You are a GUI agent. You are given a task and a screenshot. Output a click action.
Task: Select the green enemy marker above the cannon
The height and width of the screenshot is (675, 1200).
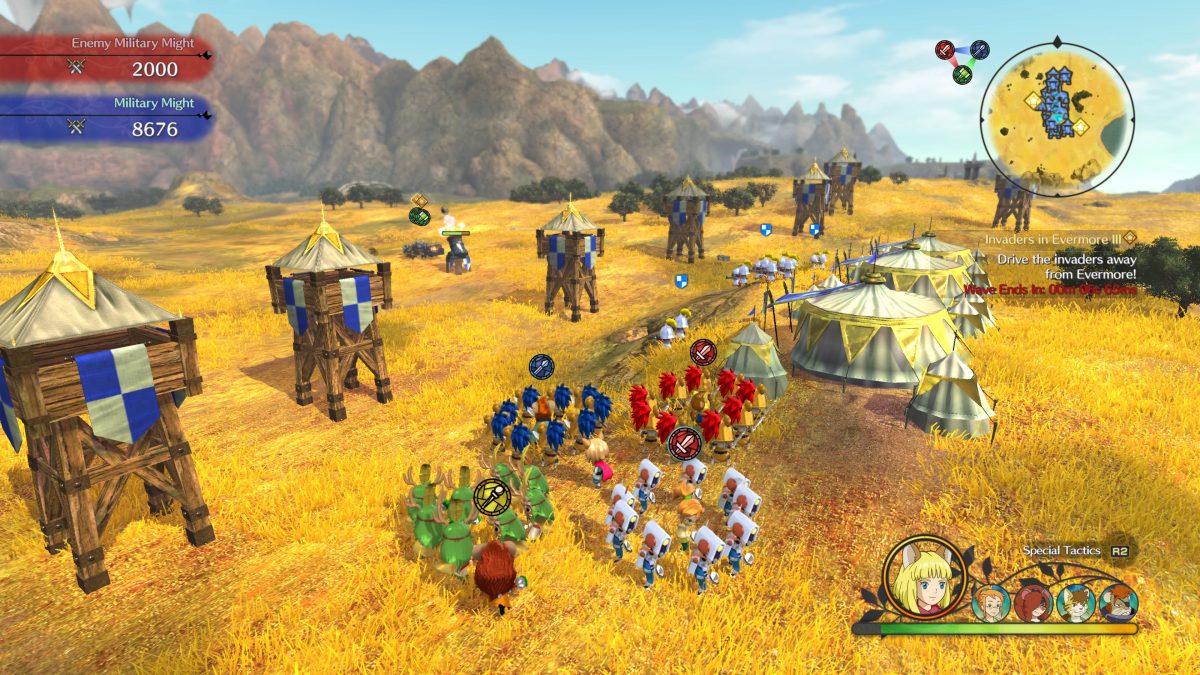click(x=420, y=216)
